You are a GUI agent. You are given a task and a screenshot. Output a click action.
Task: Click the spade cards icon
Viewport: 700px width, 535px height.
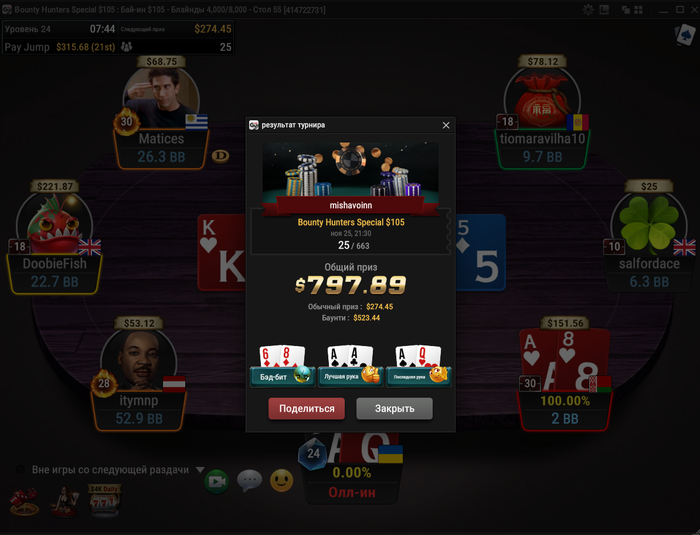click(685, 35)
